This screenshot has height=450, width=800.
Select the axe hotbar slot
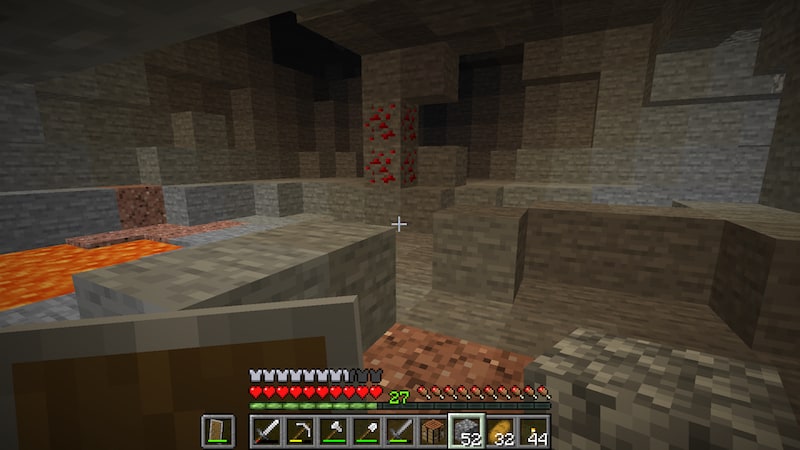(x=333, y=431)
